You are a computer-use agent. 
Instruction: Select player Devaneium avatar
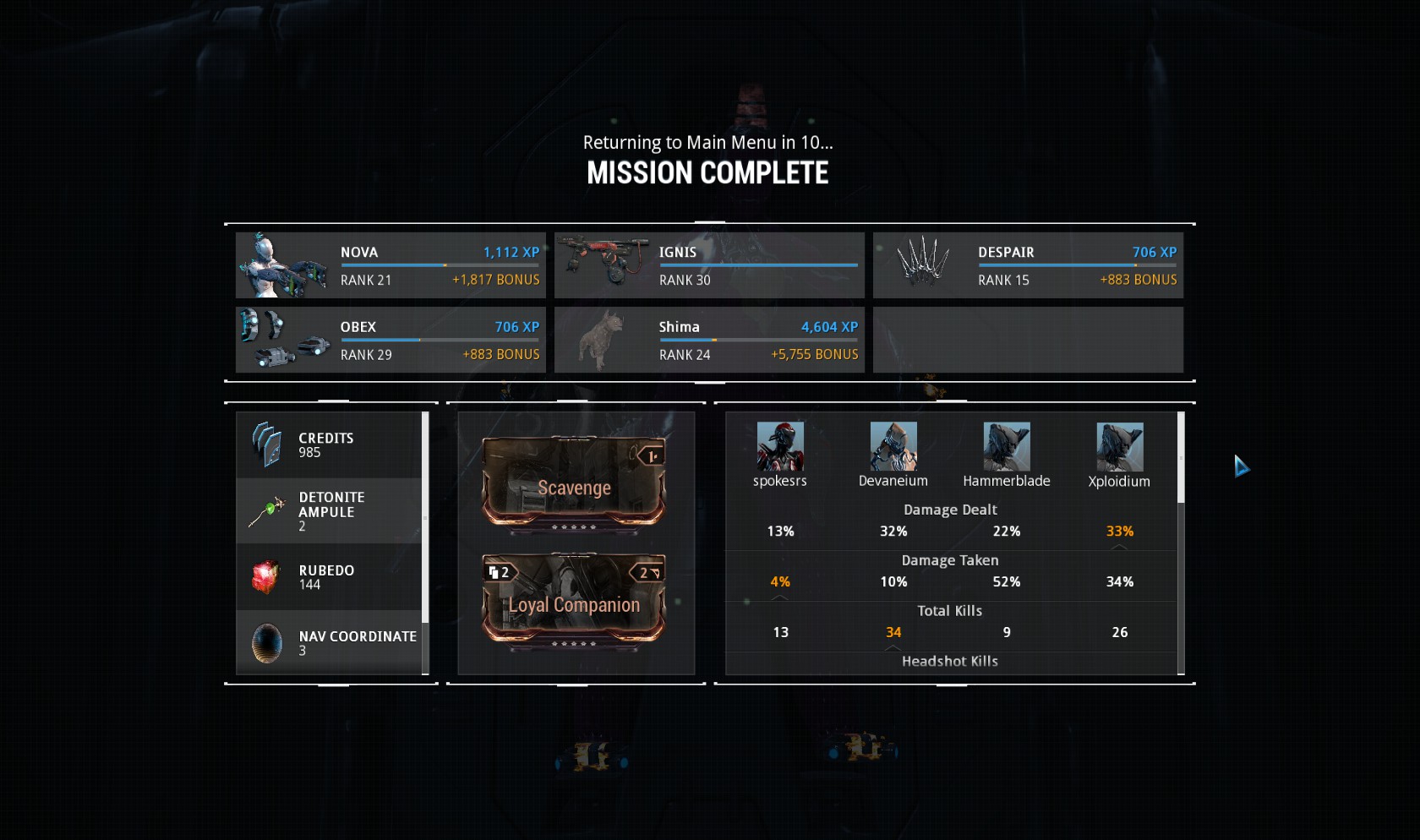(x=893, y=447)
